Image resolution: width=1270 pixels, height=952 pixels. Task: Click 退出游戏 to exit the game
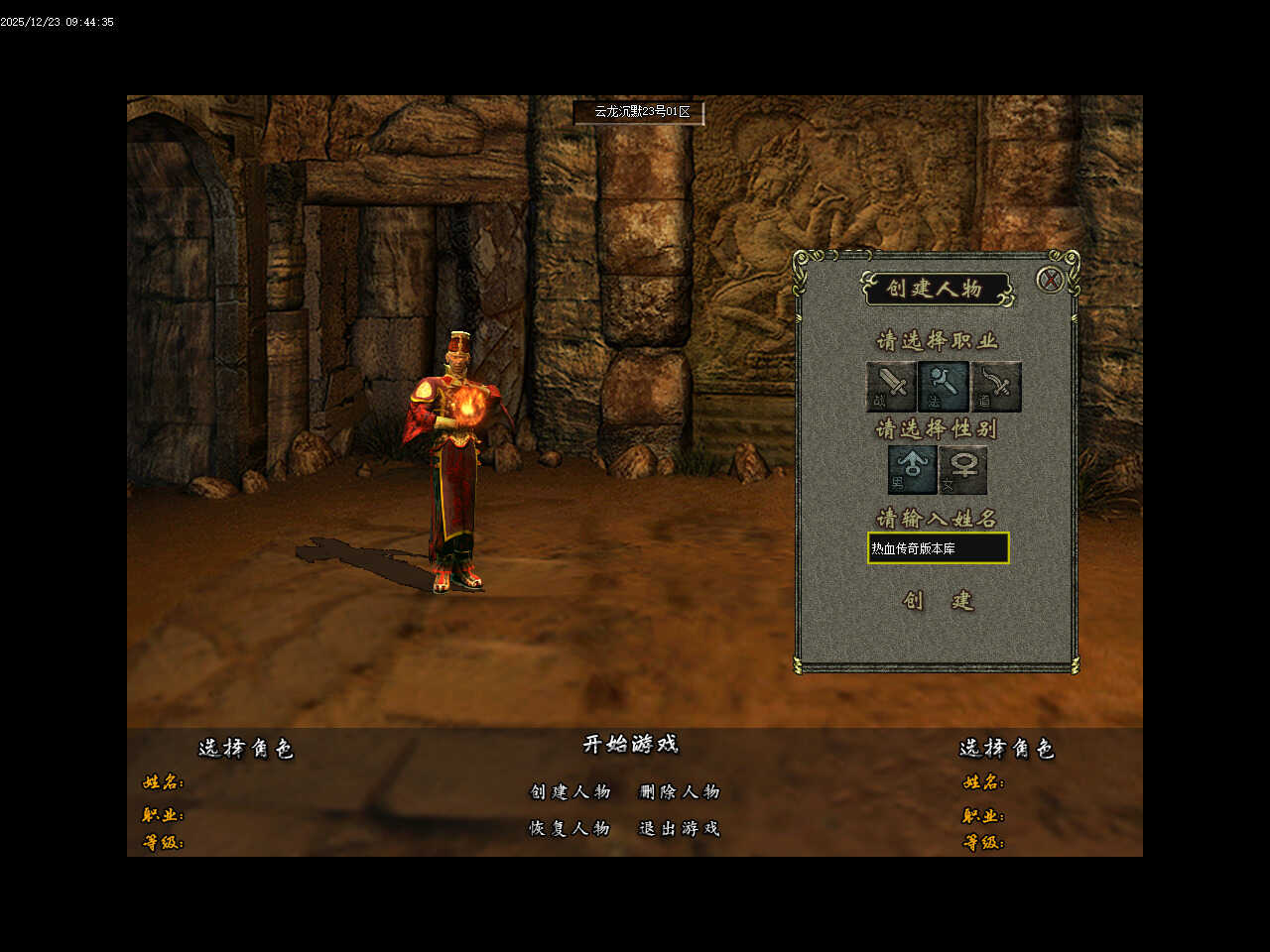[680, 828]
